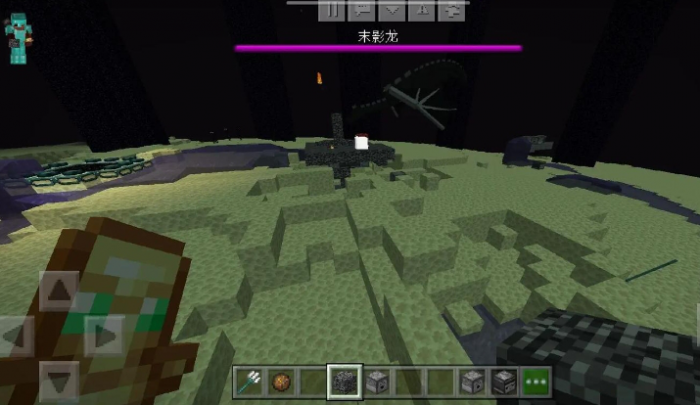The width and height of the screenshot is (700, 405).
Task: Open chat using the speech bubble button
Action: coord(362,10)
